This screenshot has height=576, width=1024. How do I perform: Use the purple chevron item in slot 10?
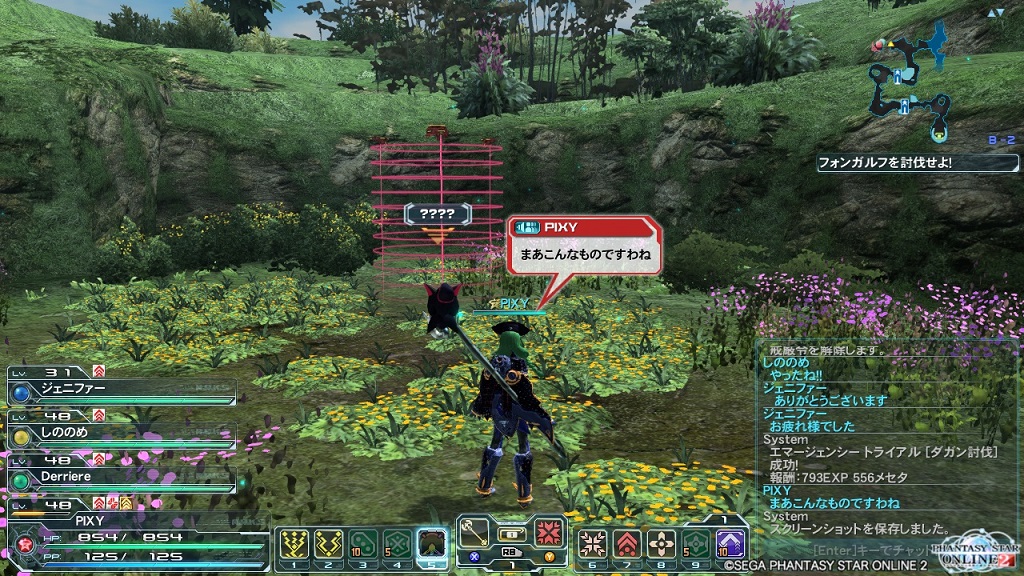[729, 544]
